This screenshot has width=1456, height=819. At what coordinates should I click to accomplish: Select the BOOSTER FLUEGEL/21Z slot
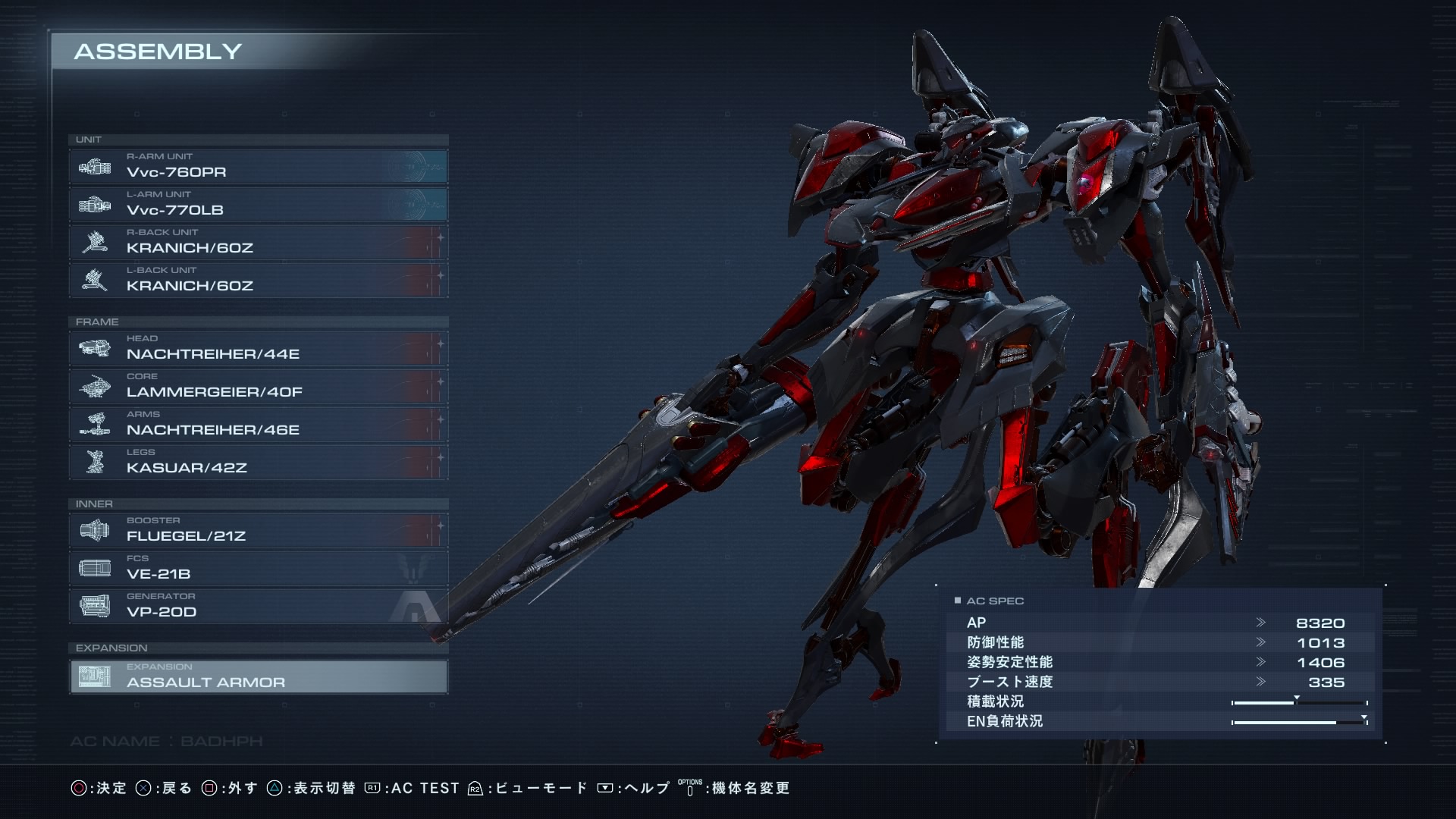(x=258, y=530)
